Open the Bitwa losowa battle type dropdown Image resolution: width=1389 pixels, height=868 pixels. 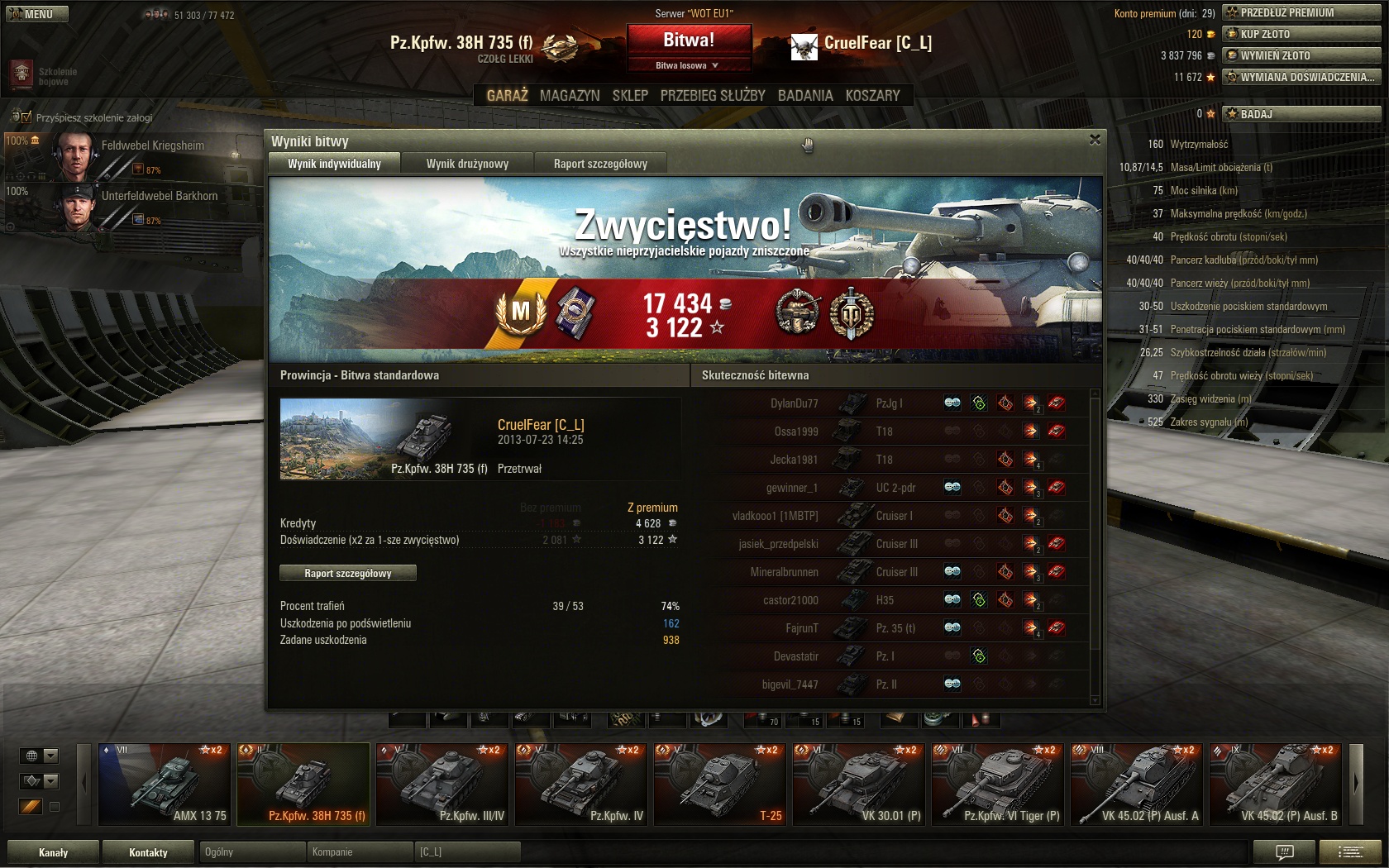[688, 65]
